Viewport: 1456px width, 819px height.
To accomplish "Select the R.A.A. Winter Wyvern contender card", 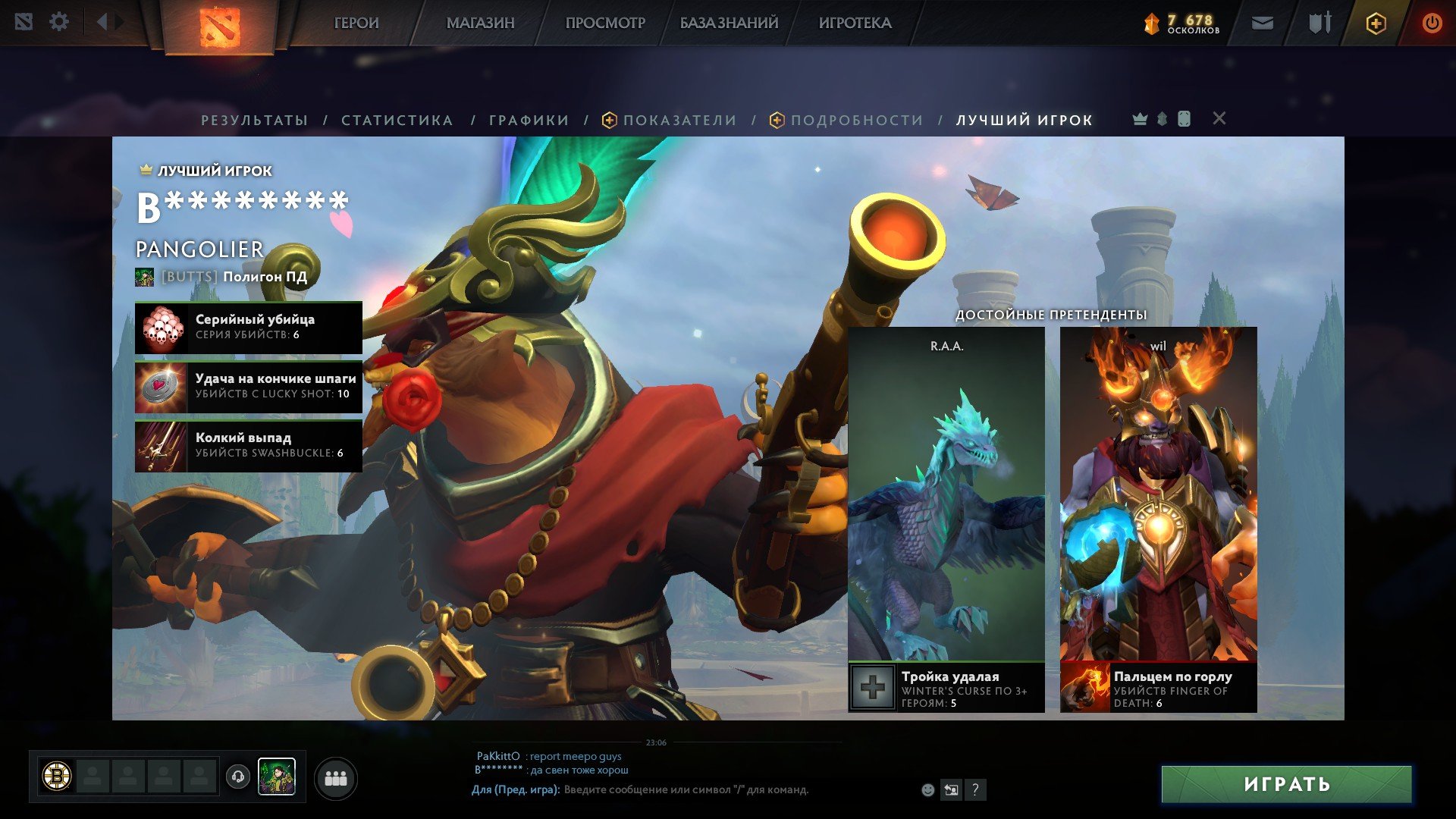I will (946, 500).
